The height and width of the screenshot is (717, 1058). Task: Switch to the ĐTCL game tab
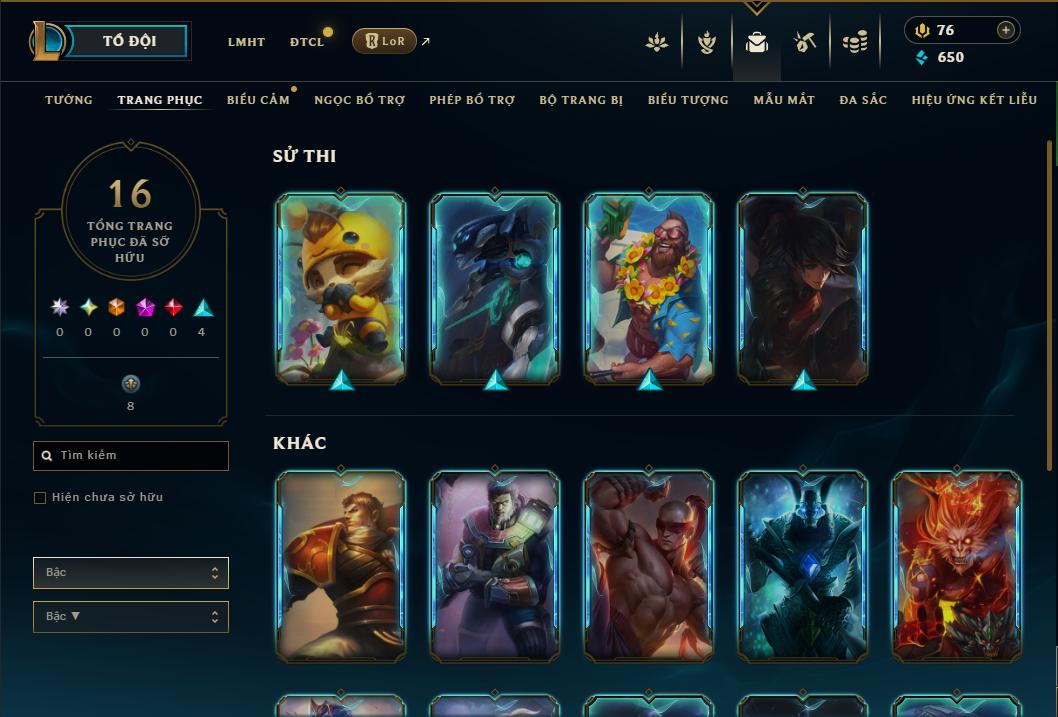(307, 42)
